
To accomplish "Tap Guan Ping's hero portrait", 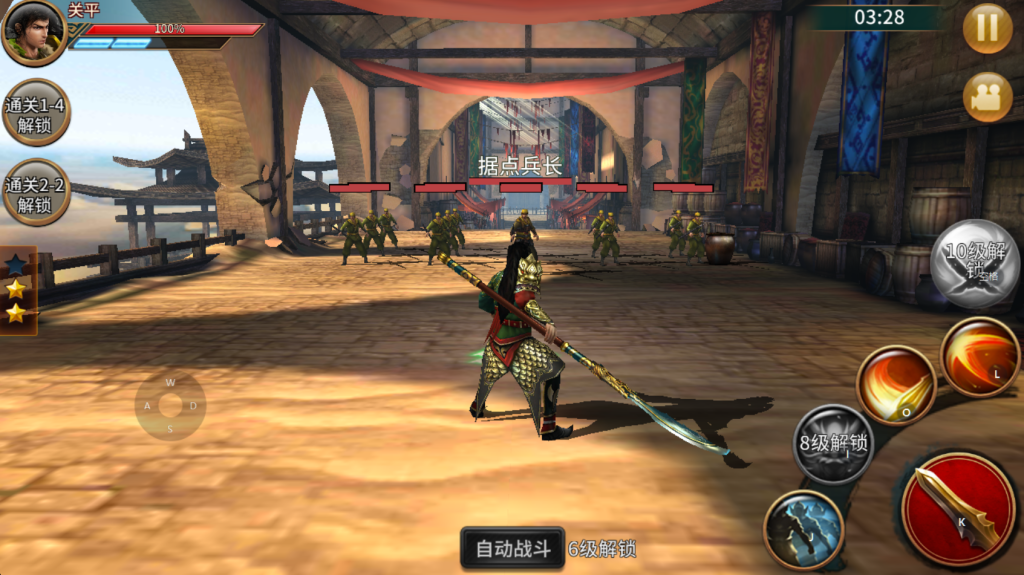I will click(x=33, y=31).
